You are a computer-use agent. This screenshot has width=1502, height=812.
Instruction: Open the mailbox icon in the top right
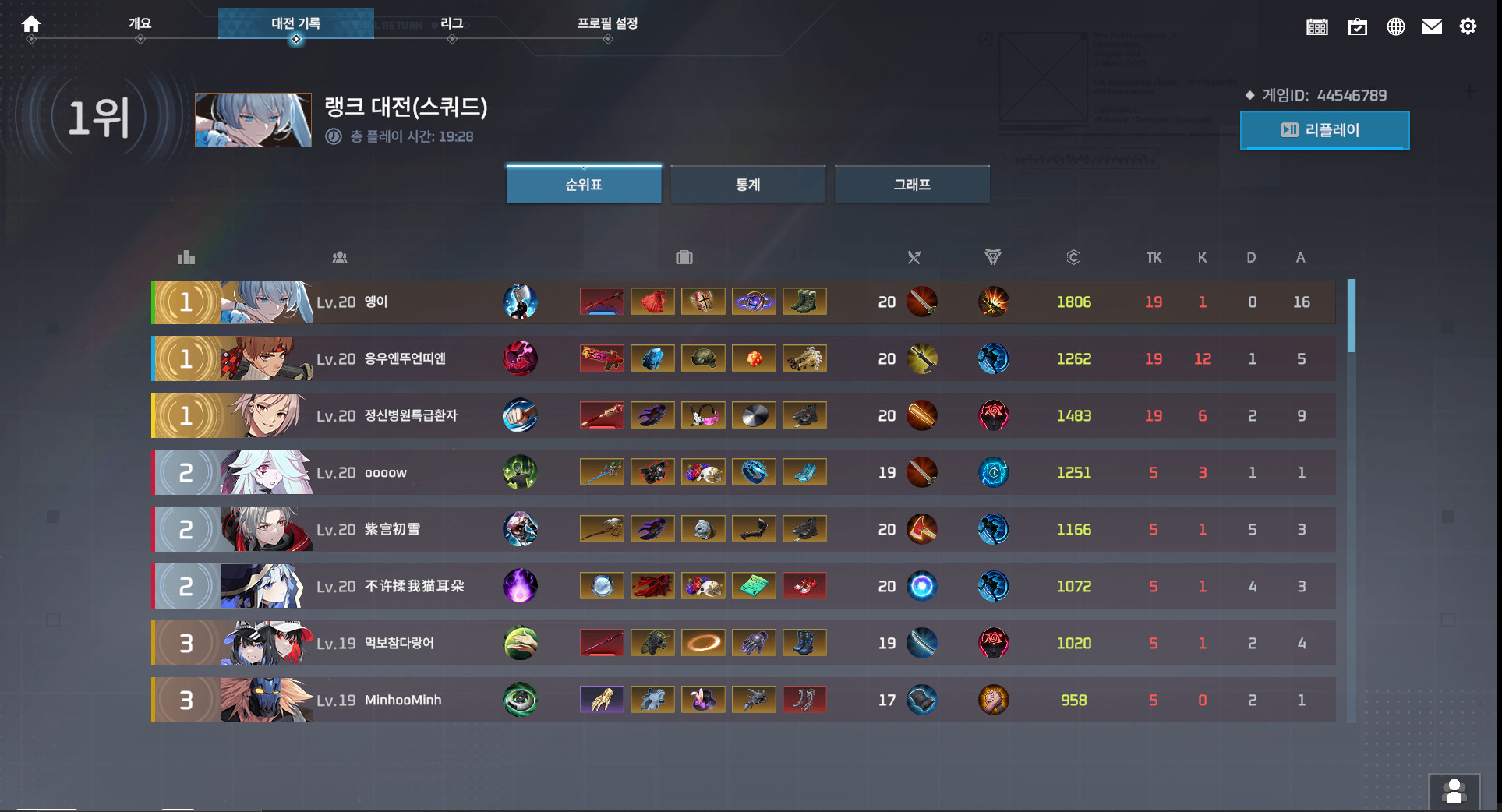click(1432, 26)
